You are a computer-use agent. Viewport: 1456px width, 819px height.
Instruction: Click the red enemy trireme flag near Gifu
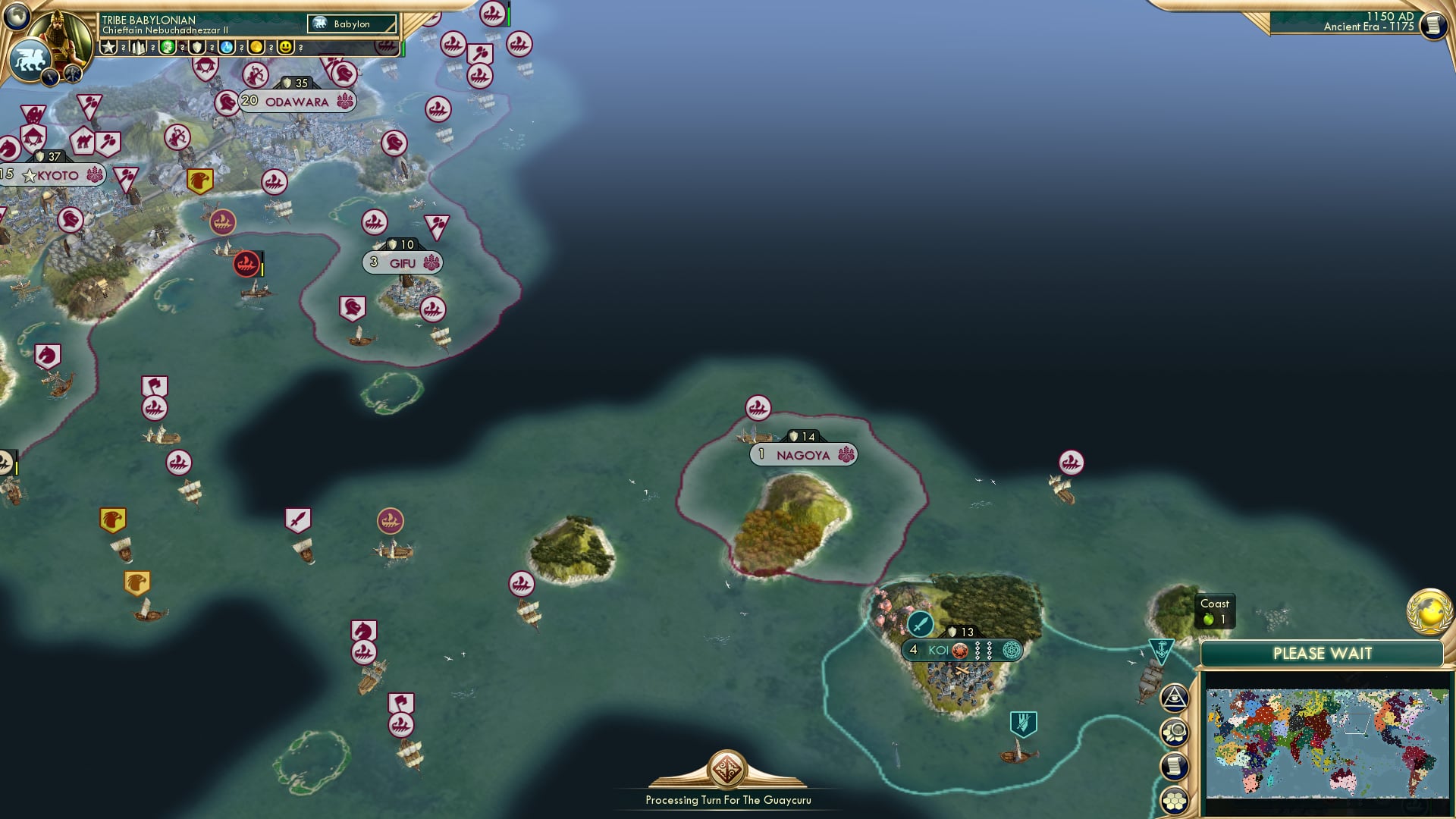point(245,265)
